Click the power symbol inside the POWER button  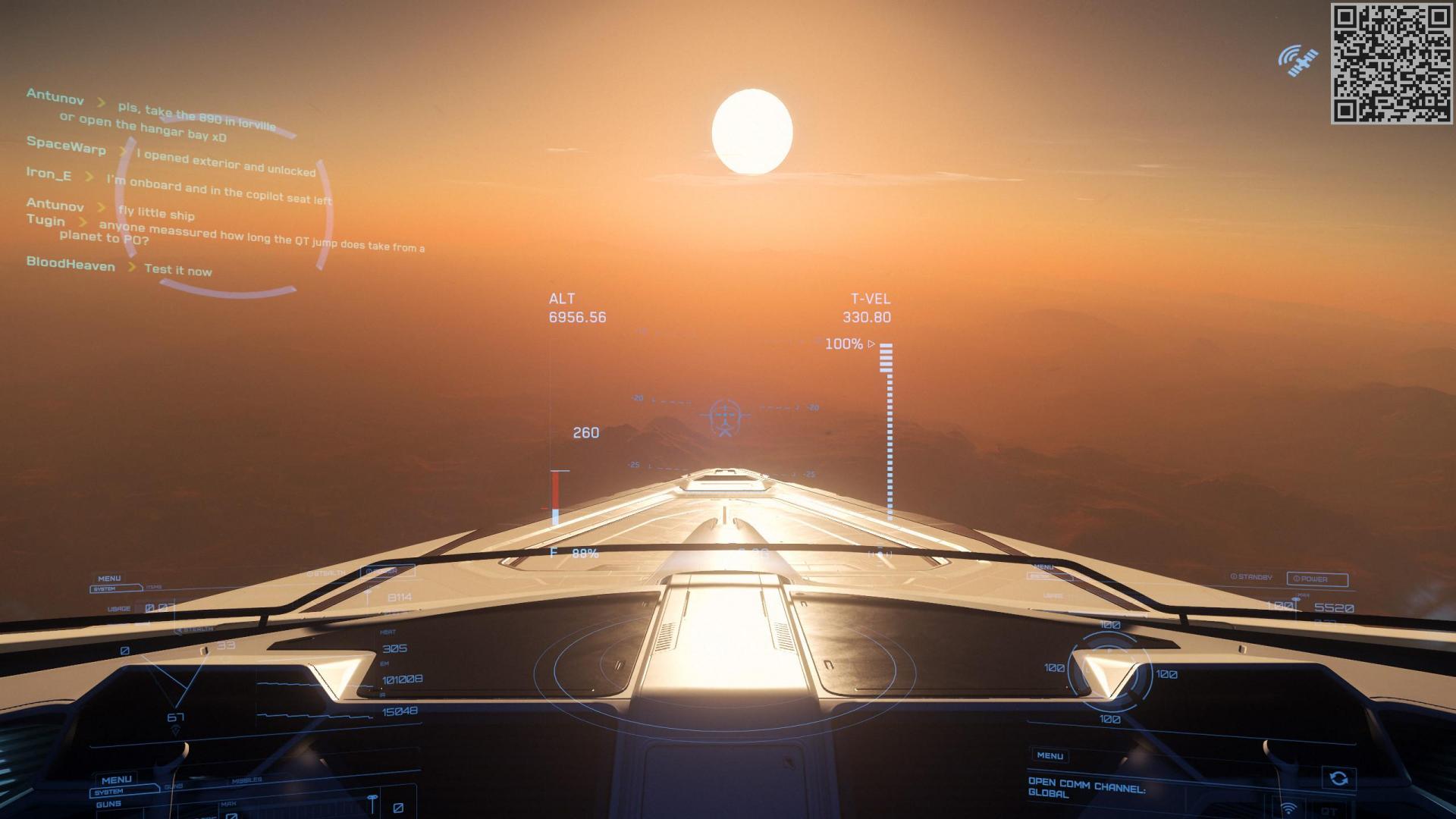[x=1297, y=579]
